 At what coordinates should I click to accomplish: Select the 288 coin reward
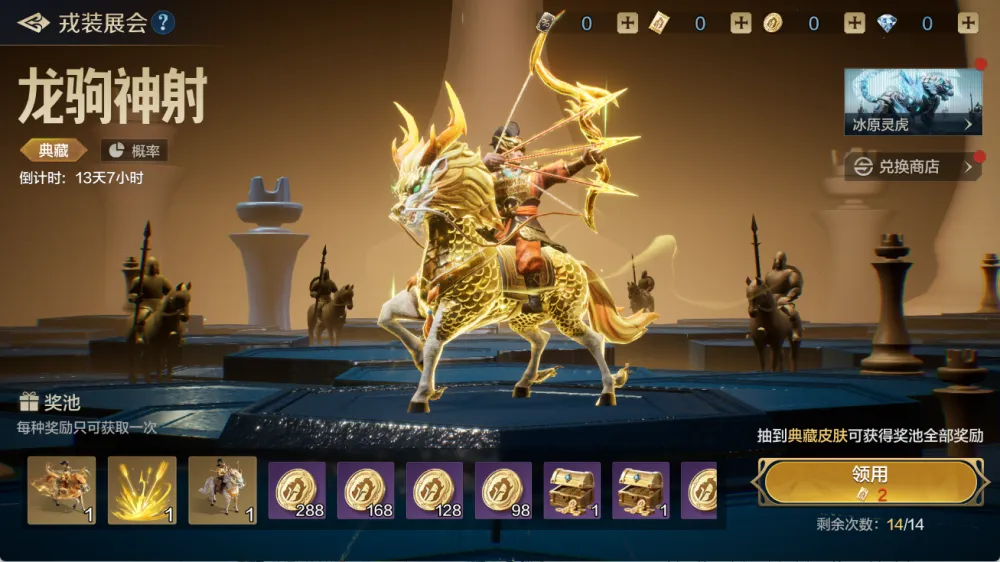tap(297, 490)
